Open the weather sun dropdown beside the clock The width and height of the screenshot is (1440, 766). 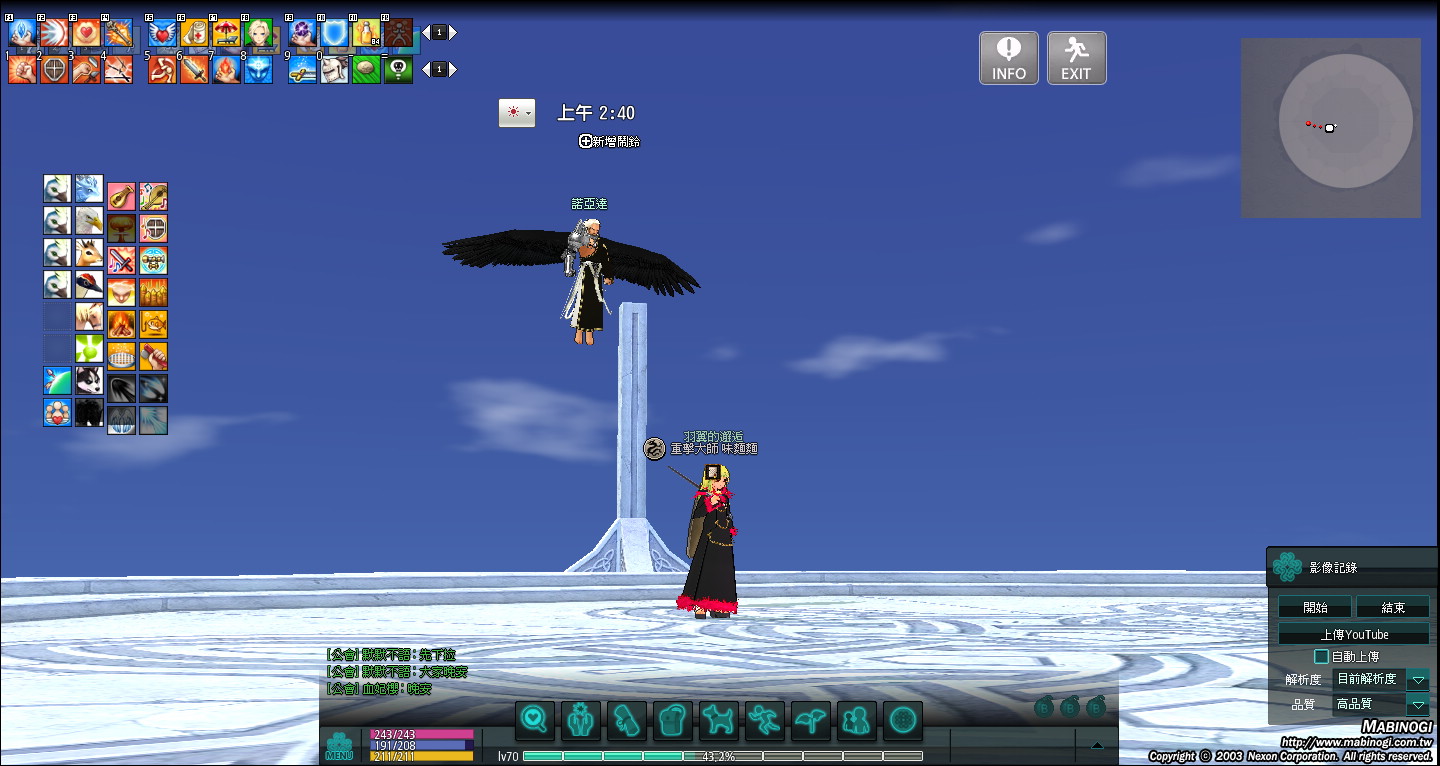516,113
